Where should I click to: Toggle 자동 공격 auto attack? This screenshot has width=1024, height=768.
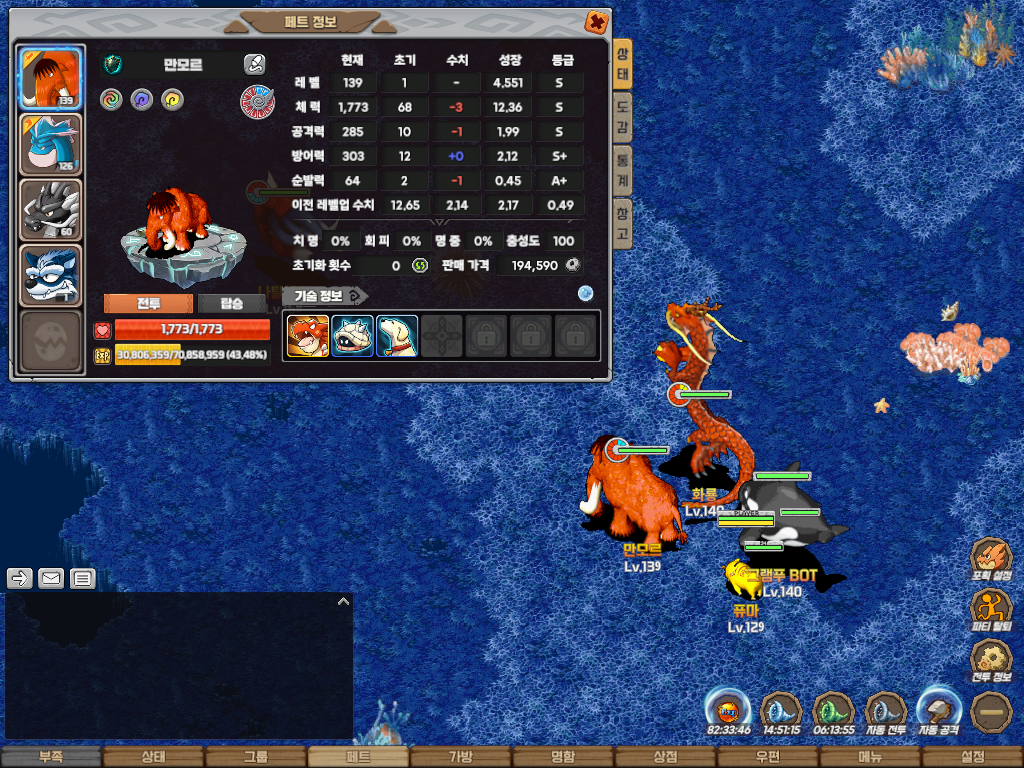pos(938,713)
